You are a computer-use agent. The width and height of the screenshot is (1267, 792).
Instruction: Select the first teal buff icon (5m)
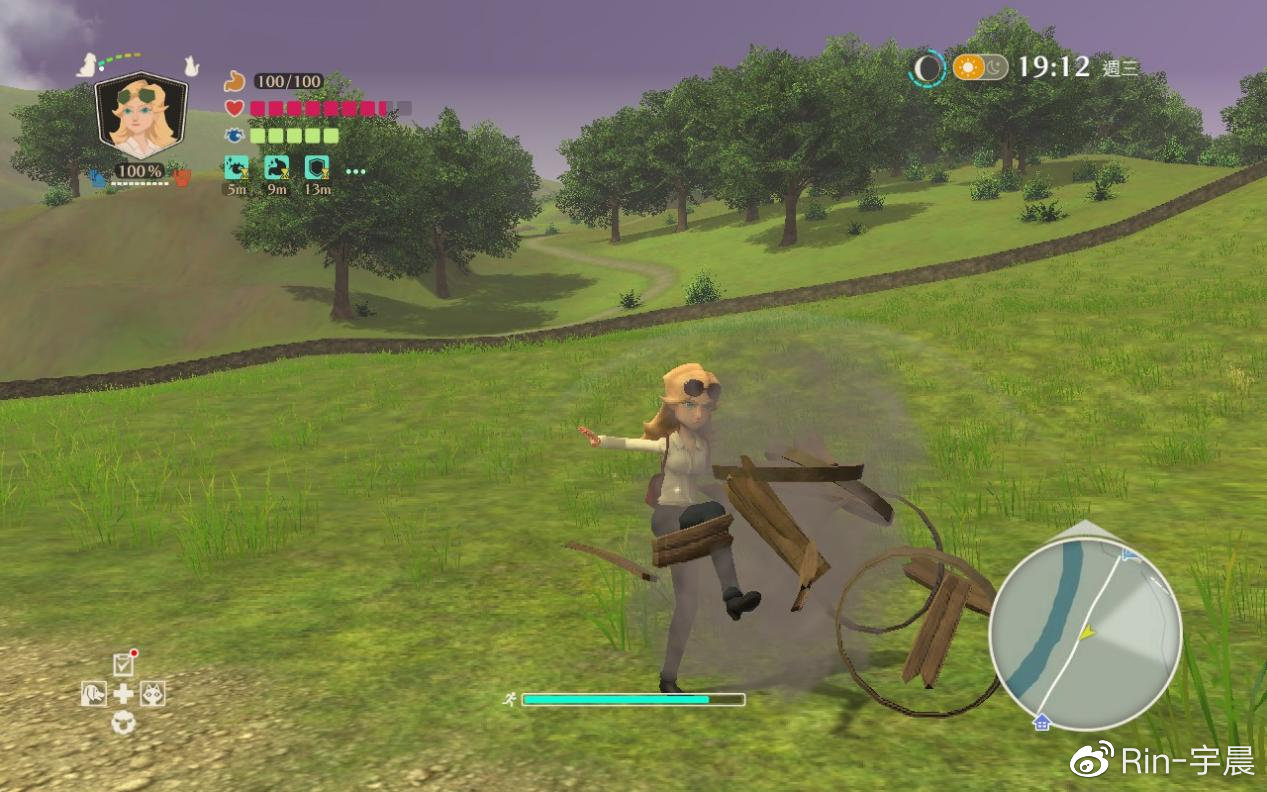236,167
